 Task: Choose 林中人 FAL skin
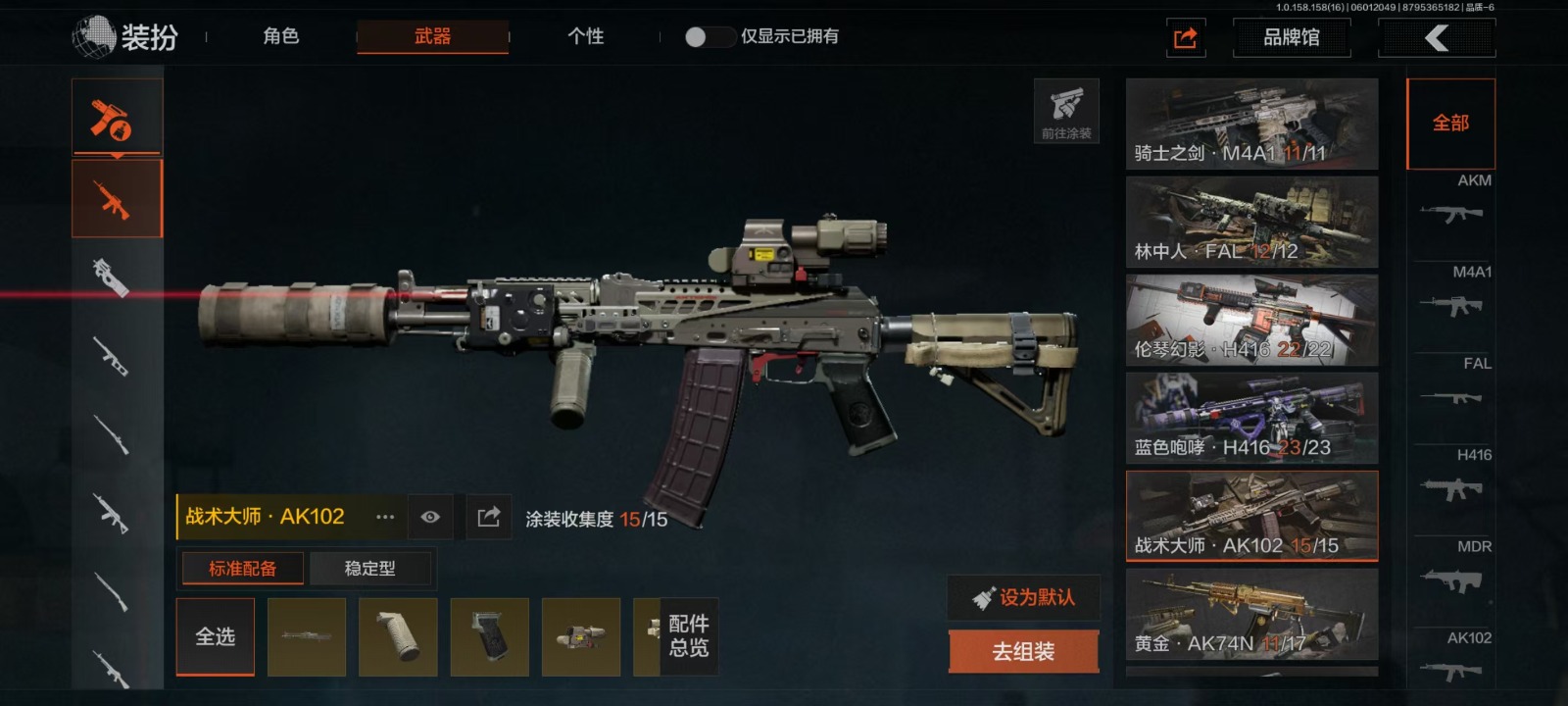(1251, 223)
